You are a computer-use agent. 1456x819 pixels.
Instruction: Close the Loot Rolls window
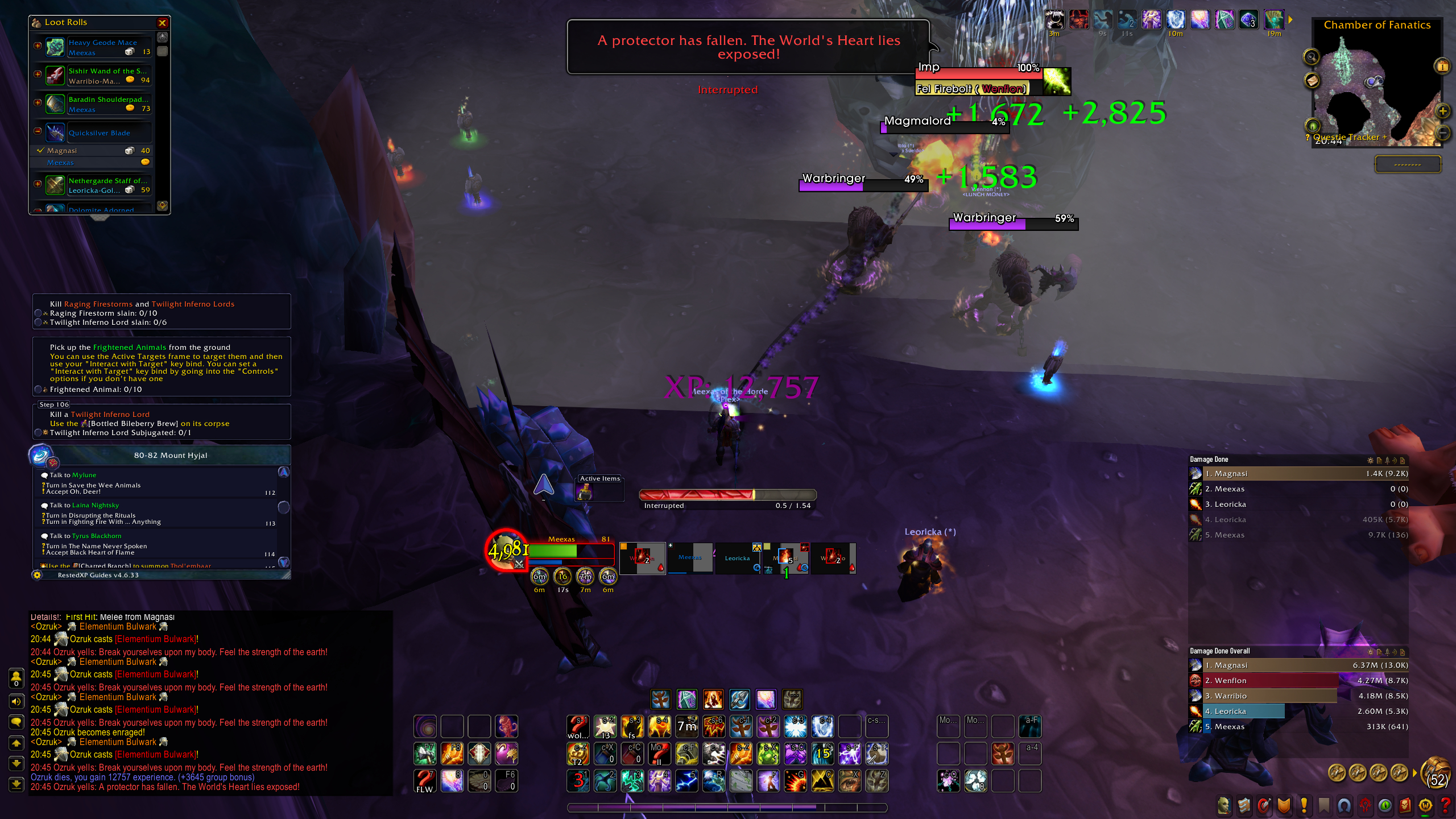coord(162,23)
